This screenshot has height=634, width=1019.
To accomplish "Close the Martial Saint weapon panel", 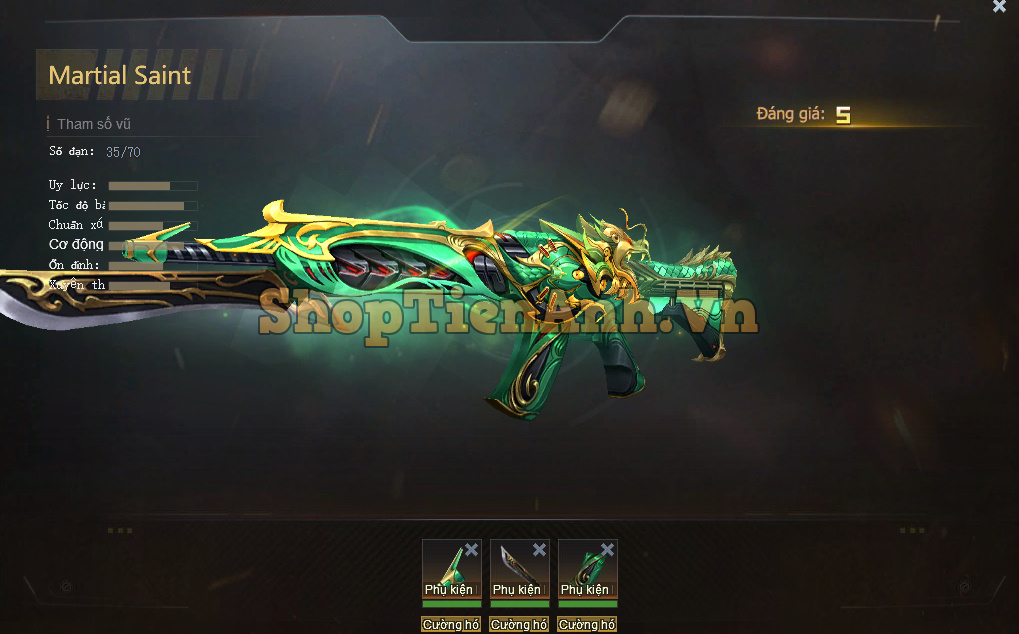I will (x=999, y=7).
